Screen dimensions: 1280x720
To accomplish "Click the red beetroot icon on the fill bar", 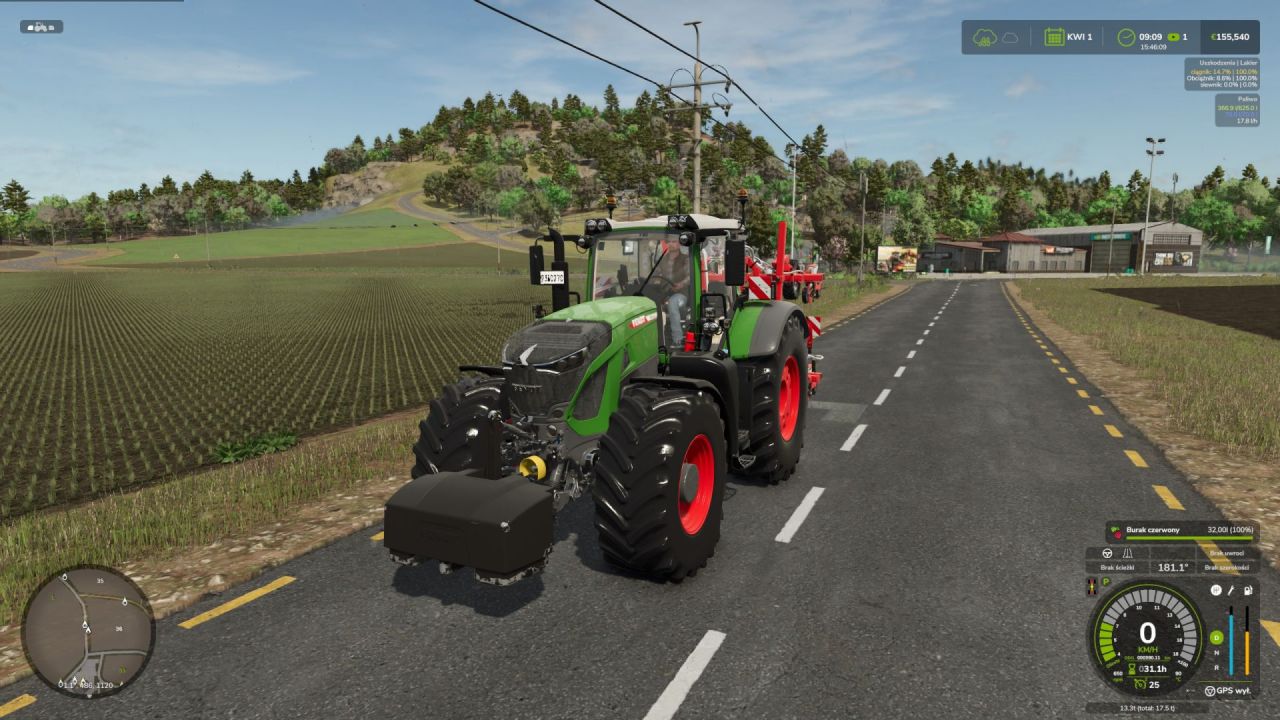I will (1117, 530).
